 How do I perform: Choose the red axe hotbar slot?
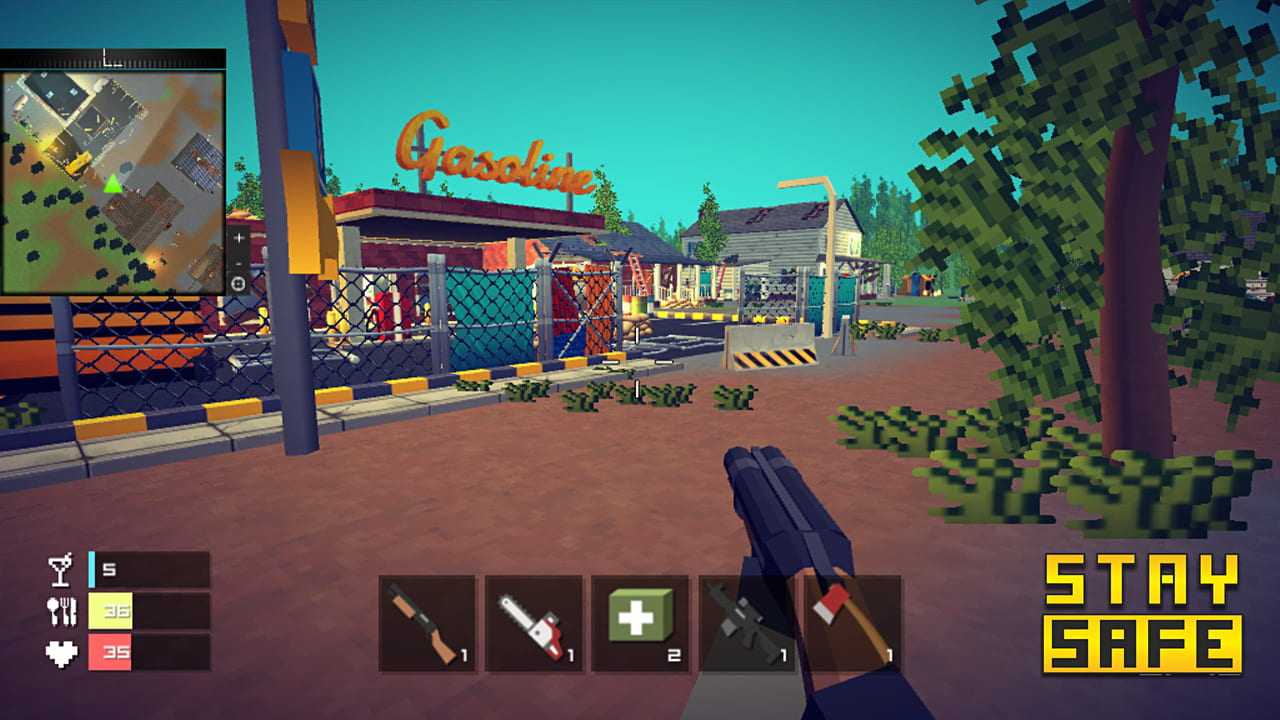pyautogui.click(x=853, y=624)
